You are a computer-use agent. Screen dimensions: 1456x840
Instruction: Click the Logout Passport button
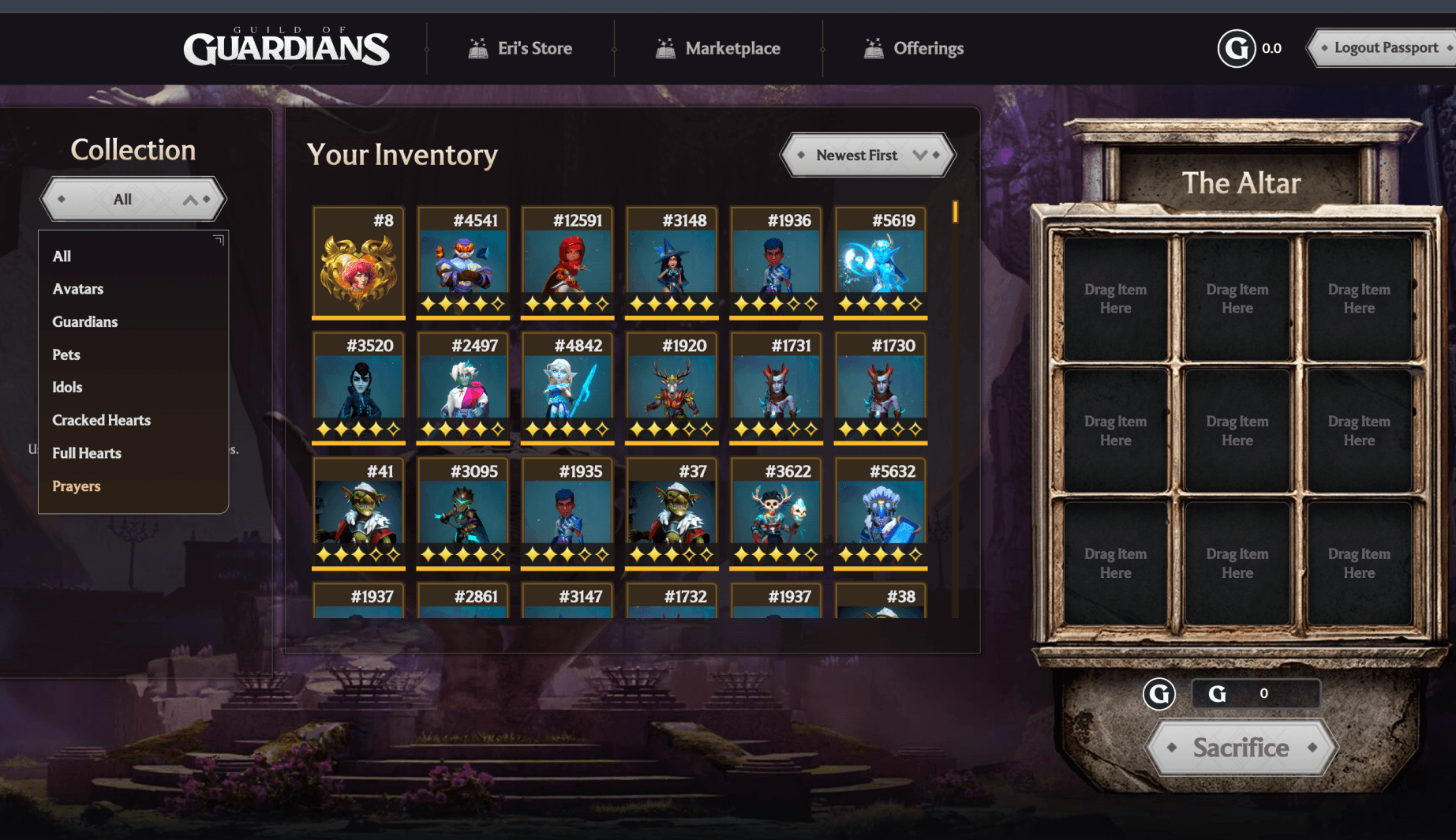click(x=1387, y=47)
